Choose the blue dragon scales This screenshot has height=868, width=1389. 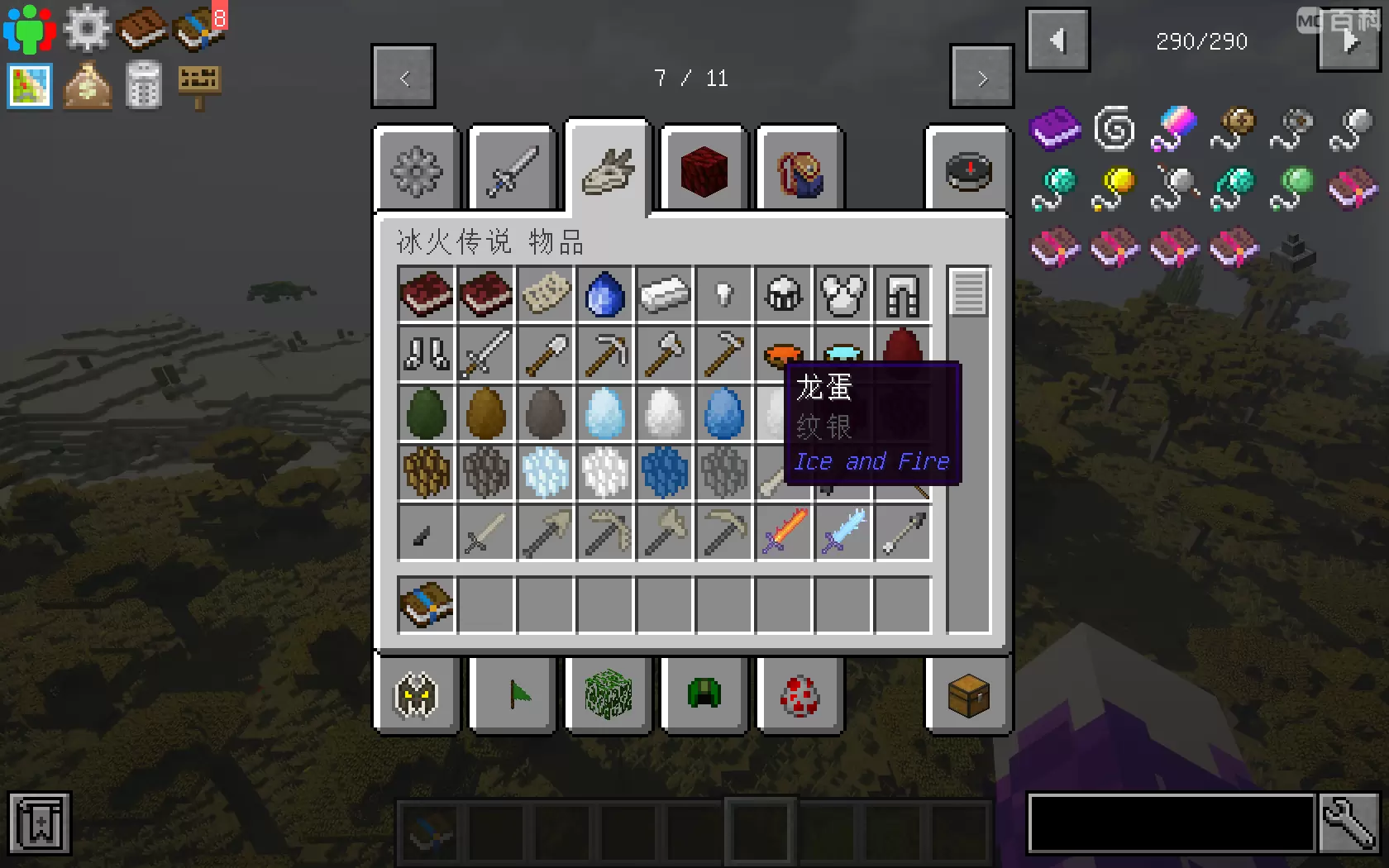[x=664, y=472]
